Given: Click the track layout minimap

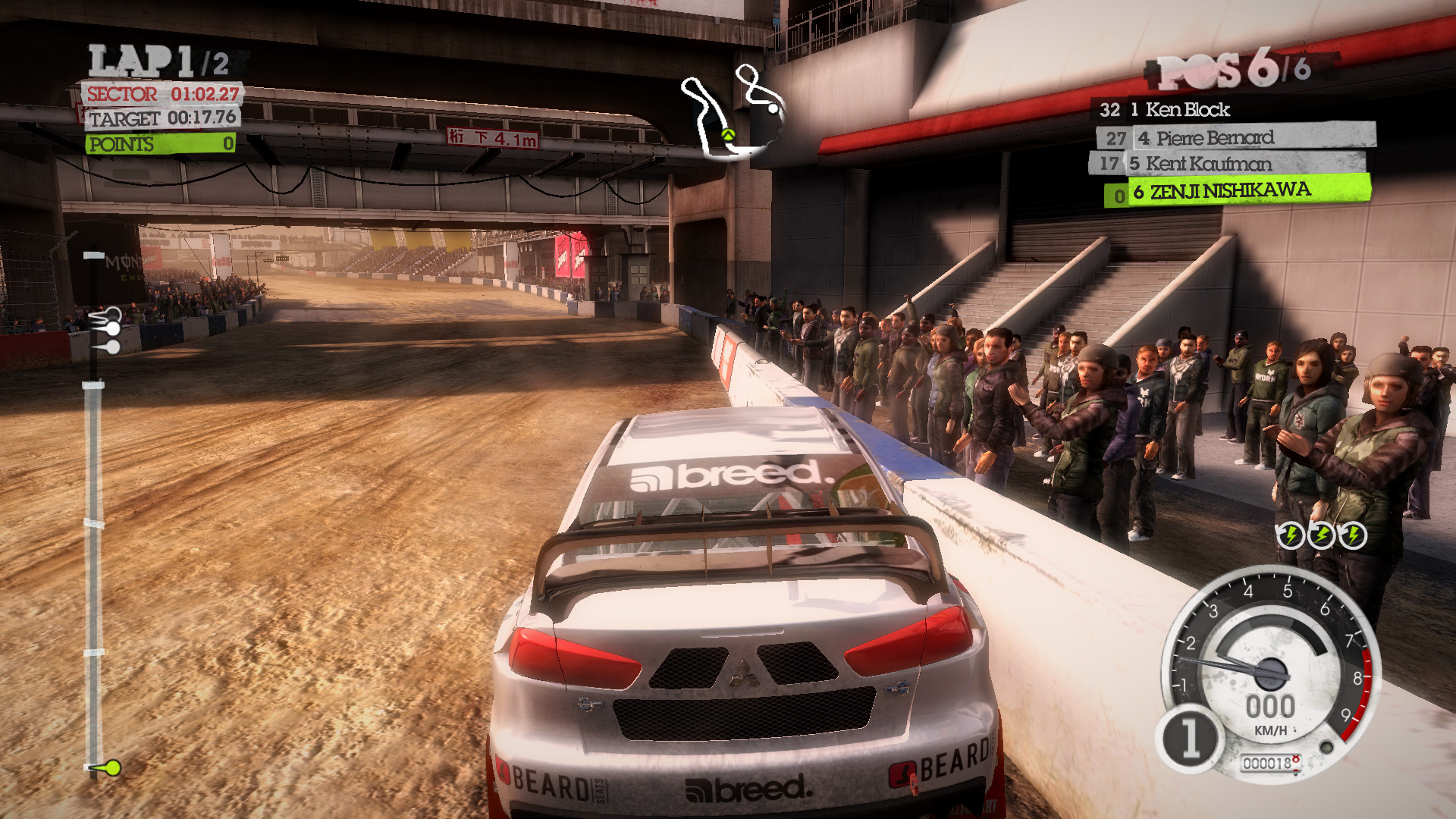Looking at the screenshot, I should [x=733, y=112].
